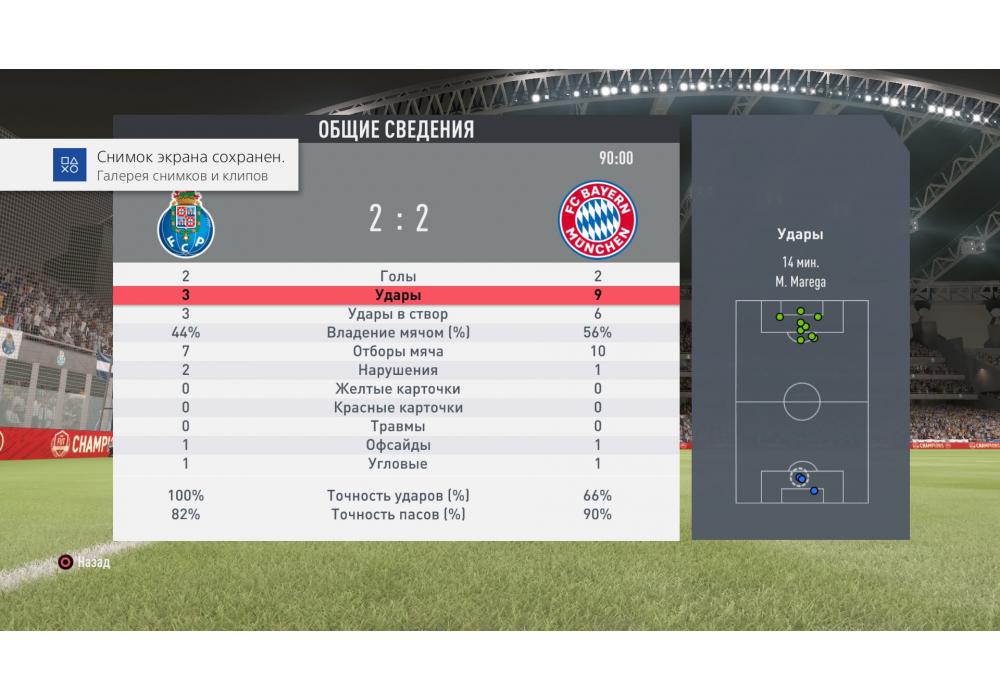Open the Общие сведения header tab
Viewport: 1000px width, 700px height.
pos(396,130)
